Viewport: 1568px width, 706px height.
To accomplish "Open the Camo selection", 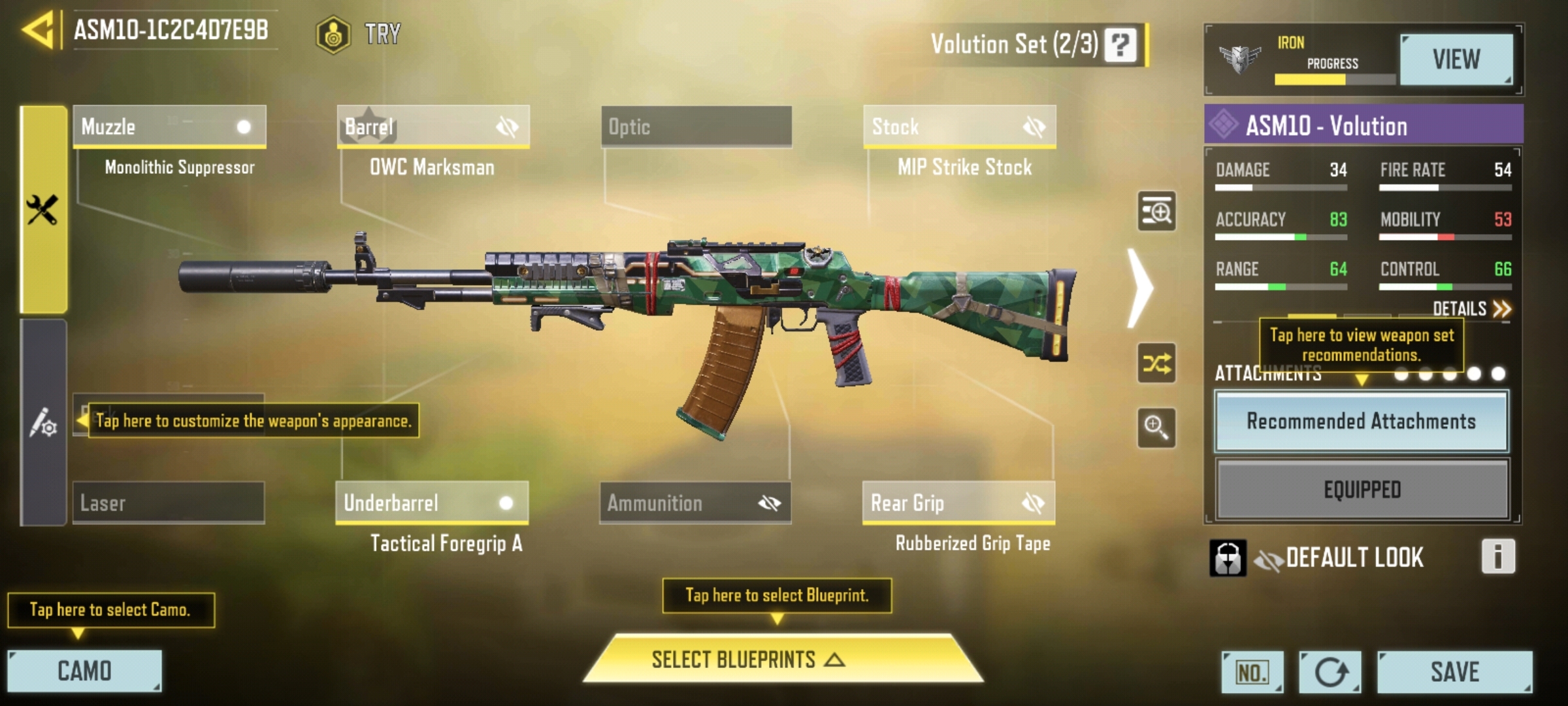I will pyautogui.click(x=84, y=671).
